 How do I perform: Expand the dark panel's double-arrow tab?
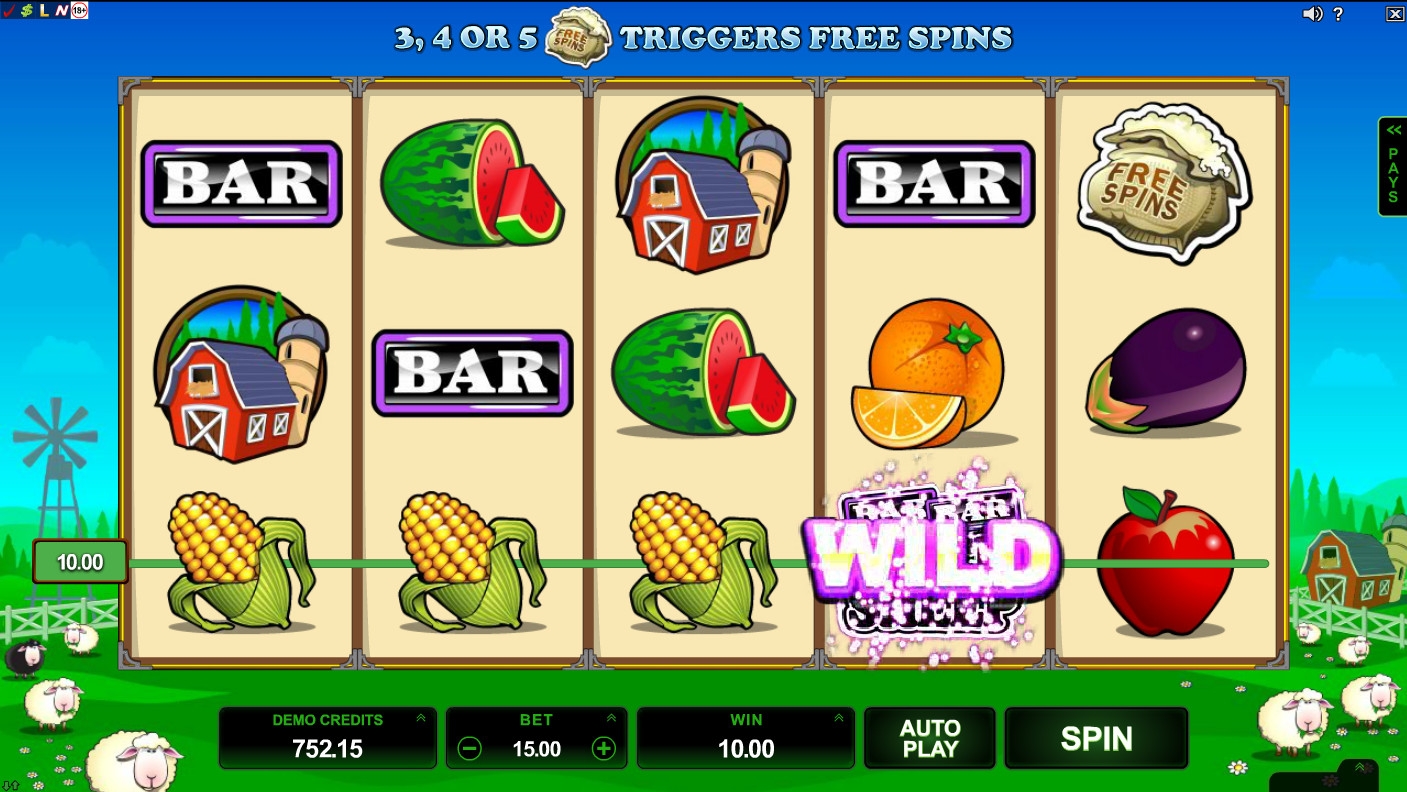1359,768
